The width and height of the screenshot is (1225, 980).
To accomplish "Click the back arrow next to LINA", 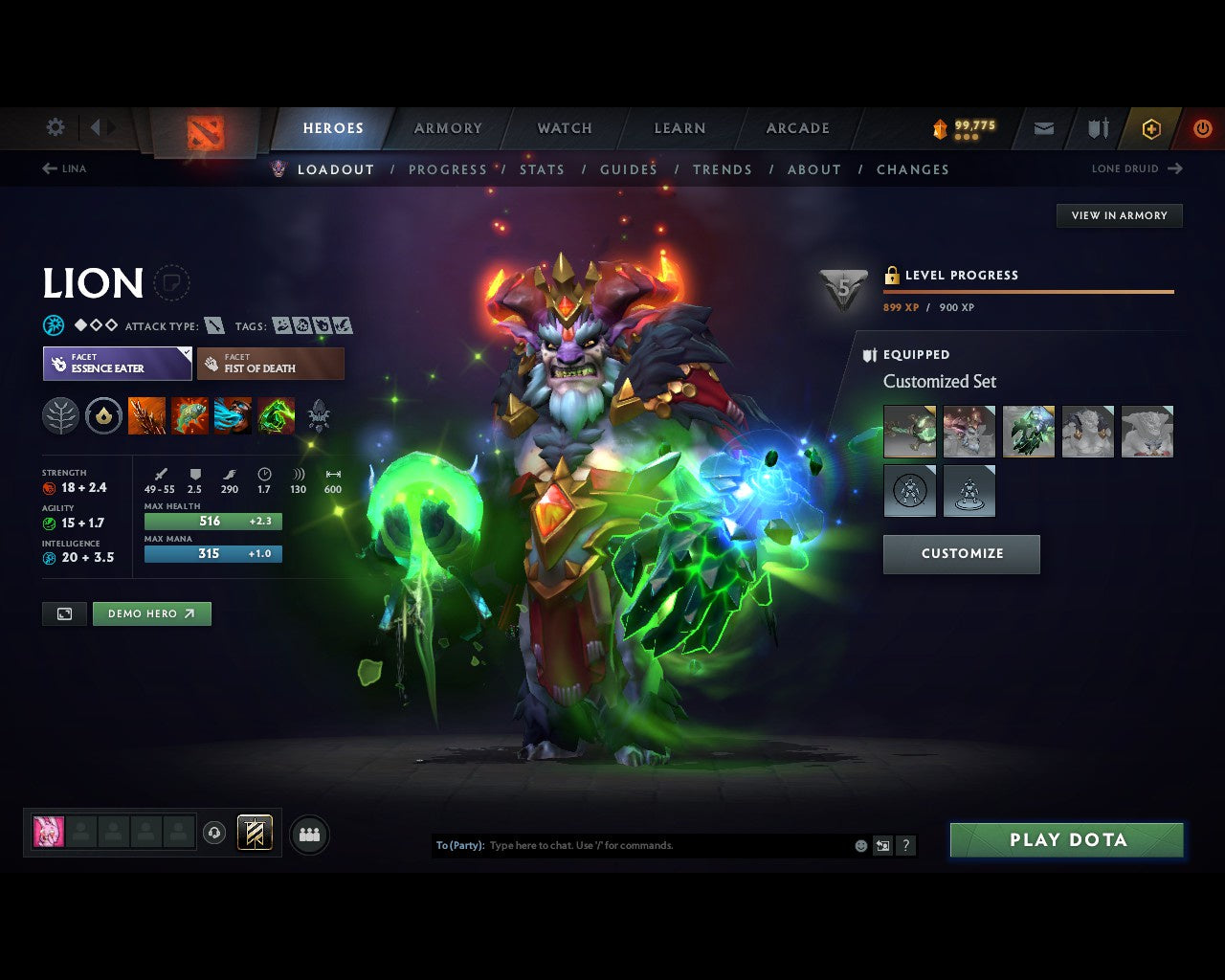I will pos(48,168).
